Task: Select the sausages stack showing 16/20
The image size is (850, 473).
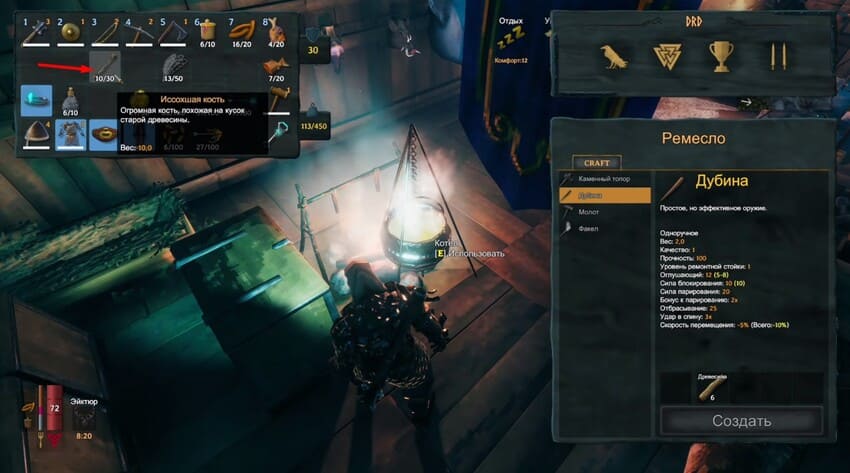Action: tap(241, 33)
